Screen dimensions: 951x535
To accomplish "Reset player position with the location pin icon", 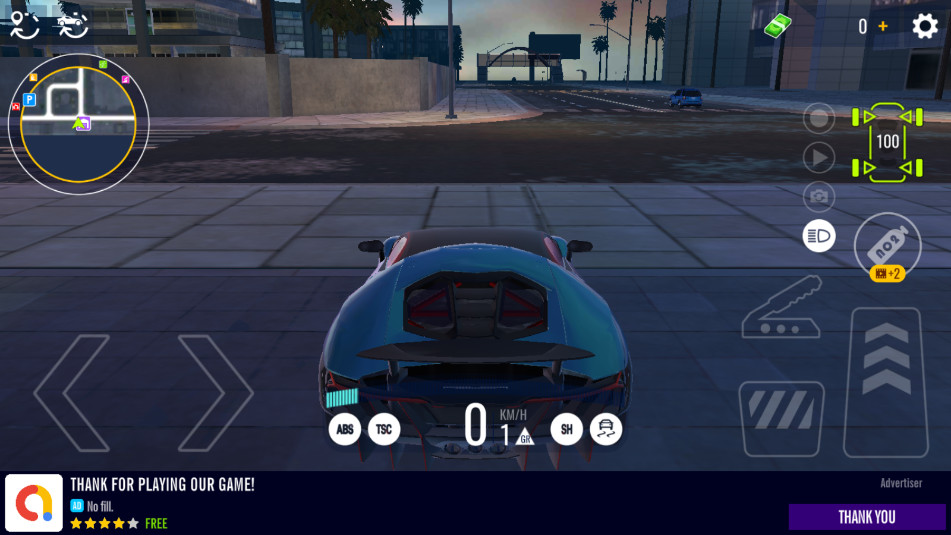I will (x=24, y=24).
